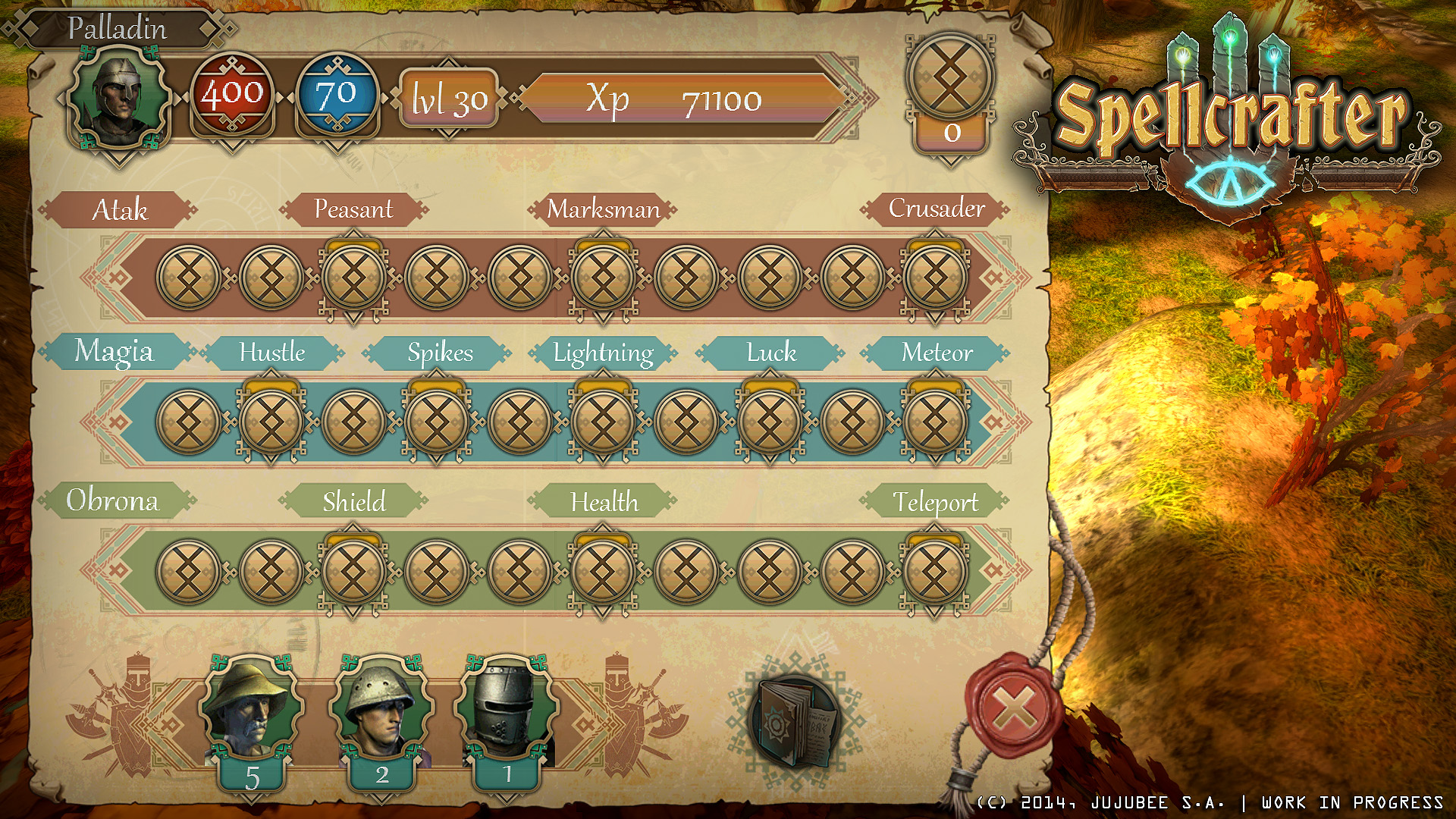The image size is (1456, 819).
Task: Select the Lightning skill label
Action: coord(603,353)
